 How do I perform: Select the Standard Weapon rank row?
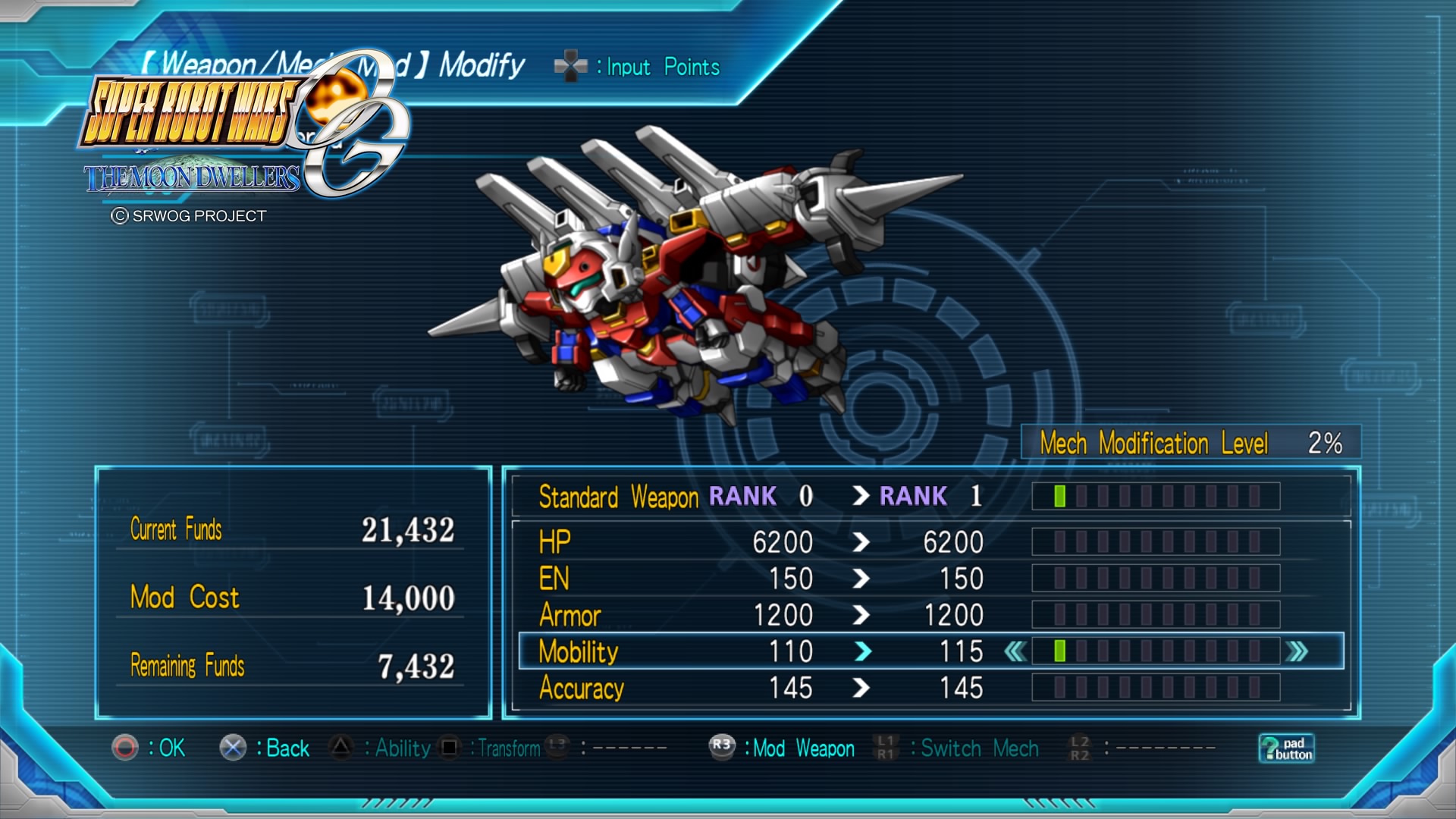[x=758, y=497]
